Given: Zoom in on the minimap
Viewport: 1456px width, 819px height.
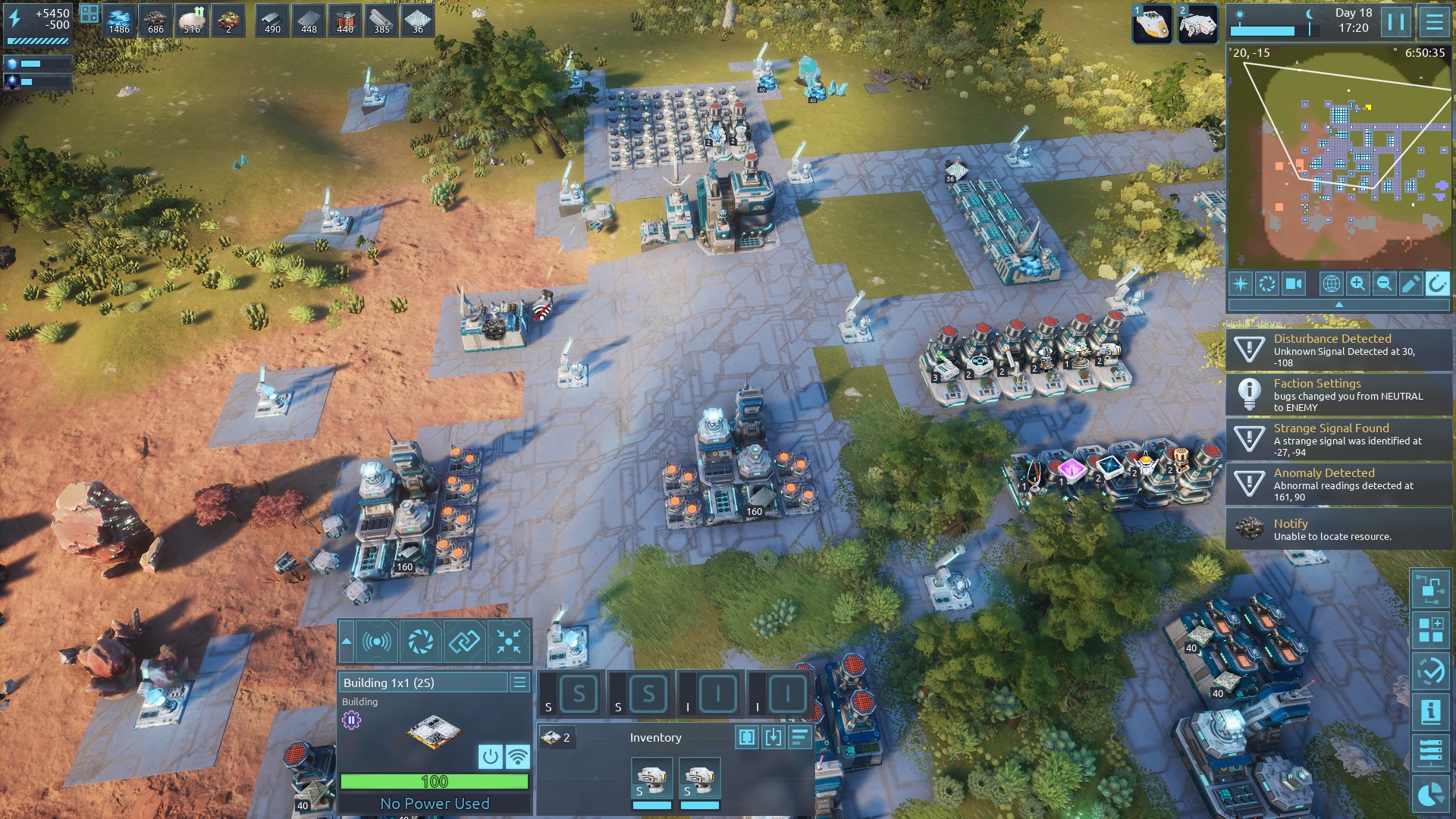Looking at the screenshot, I should (1357, 284).
